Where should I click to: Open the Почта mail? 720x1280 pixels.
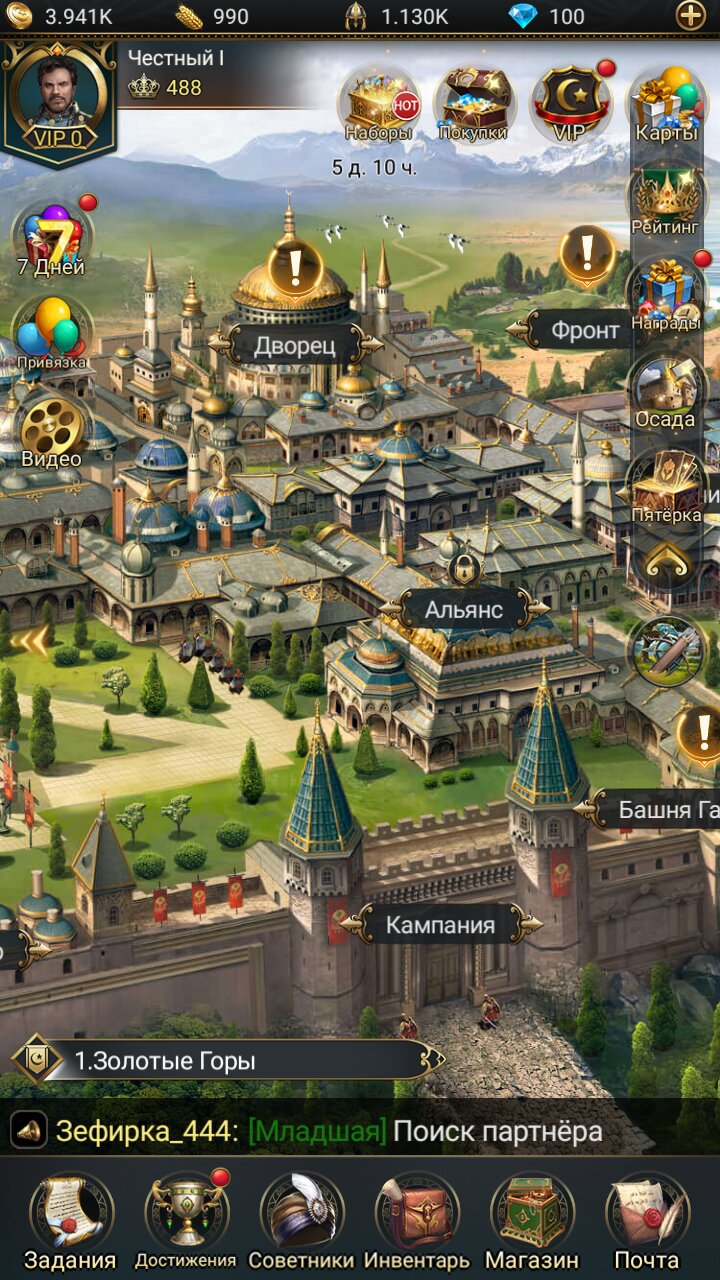tap(647, 1218)
